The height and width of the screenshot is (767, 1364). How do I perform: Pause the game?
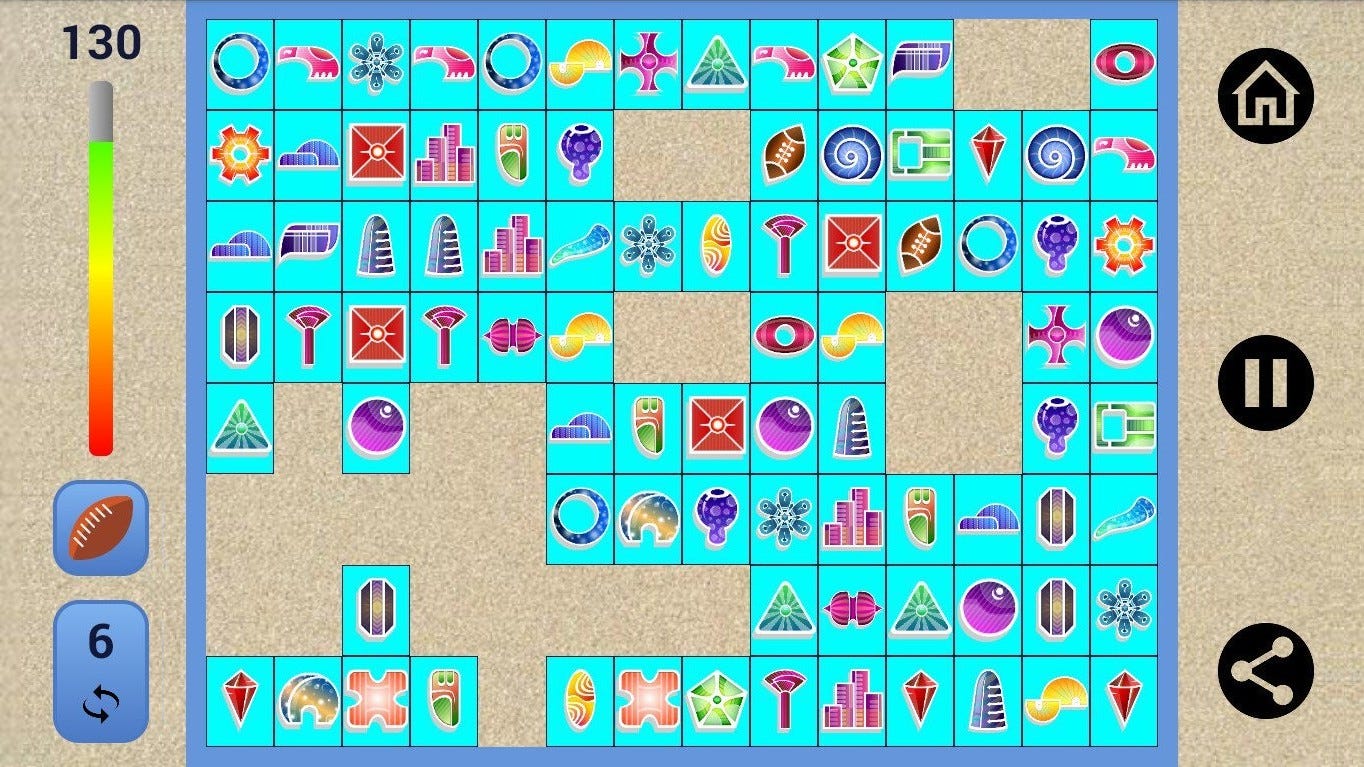pyautogui.click(x=1265, y=383)
